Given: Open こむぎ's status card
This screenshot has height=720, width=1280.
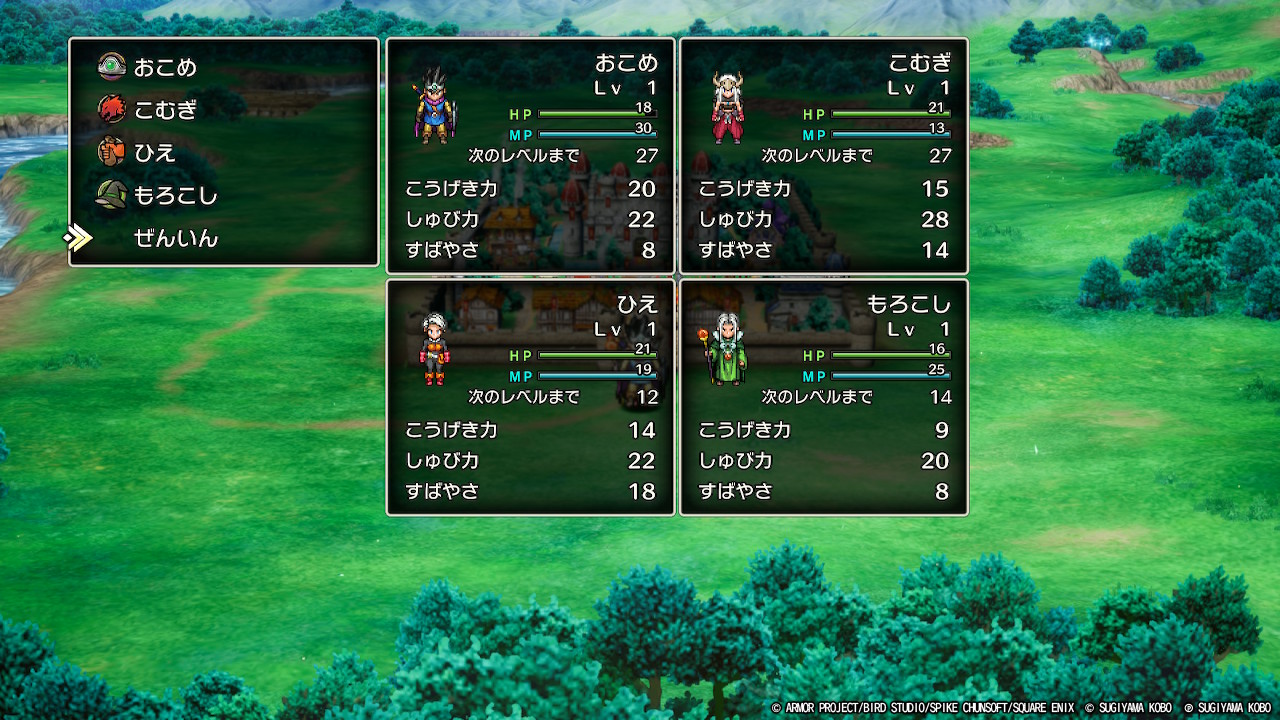Looking at the screenshot, I should (x=824, y=156).
